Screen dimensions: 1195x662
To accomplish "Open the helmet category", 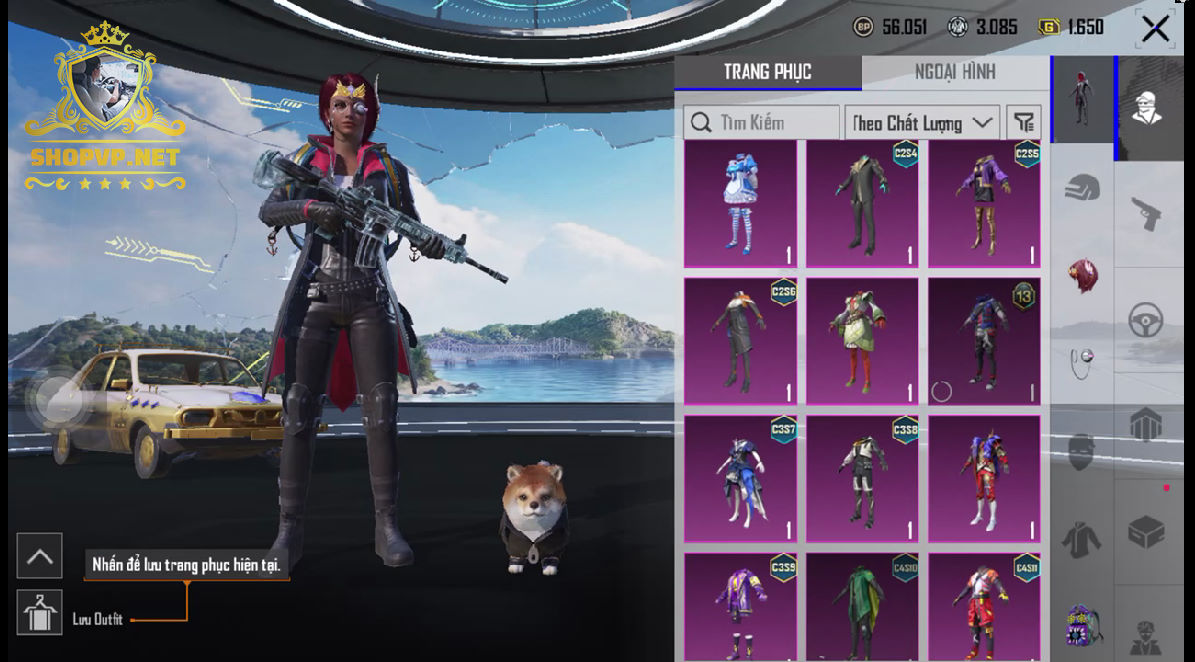I will [x=1082, y=188].
